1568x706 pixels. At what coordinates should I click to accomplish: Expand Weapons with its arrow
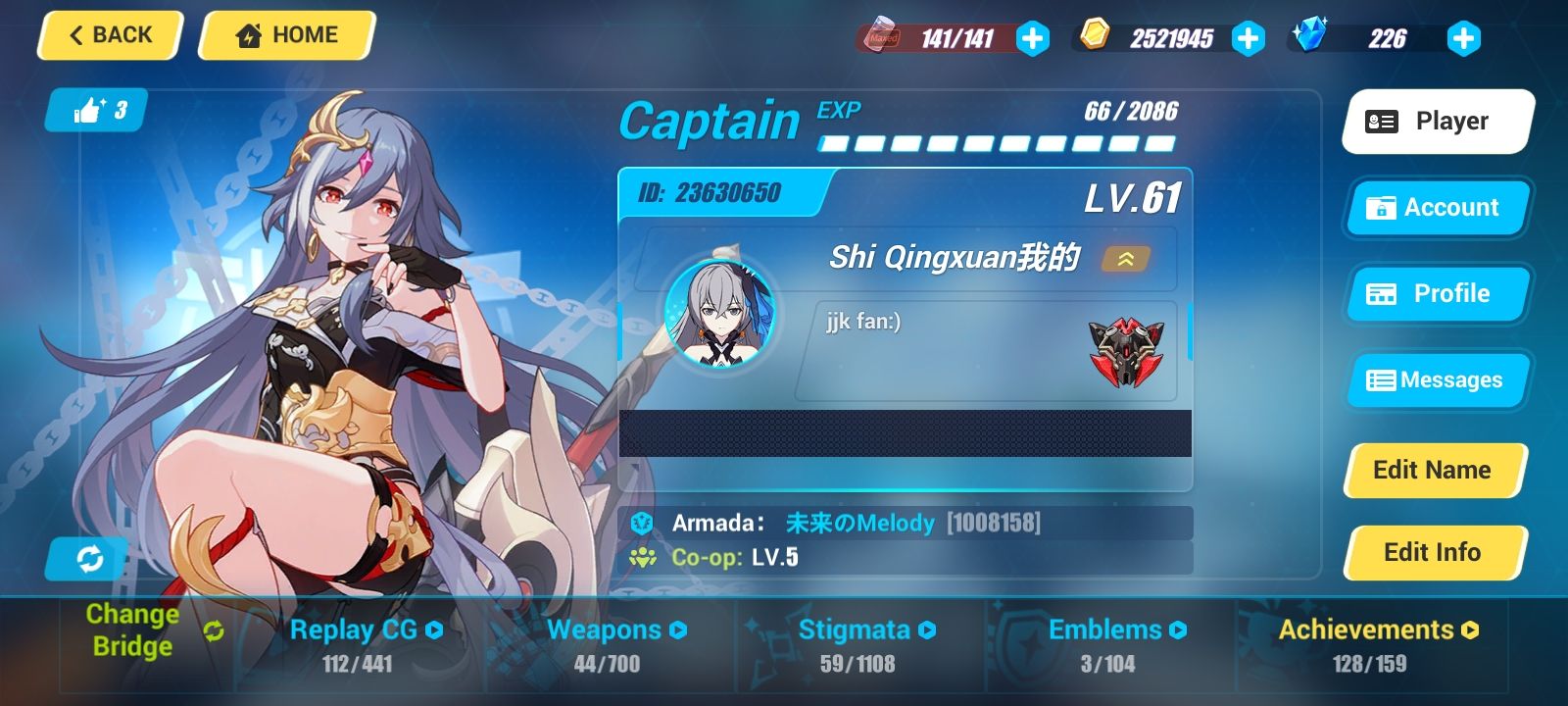point(678,630)
